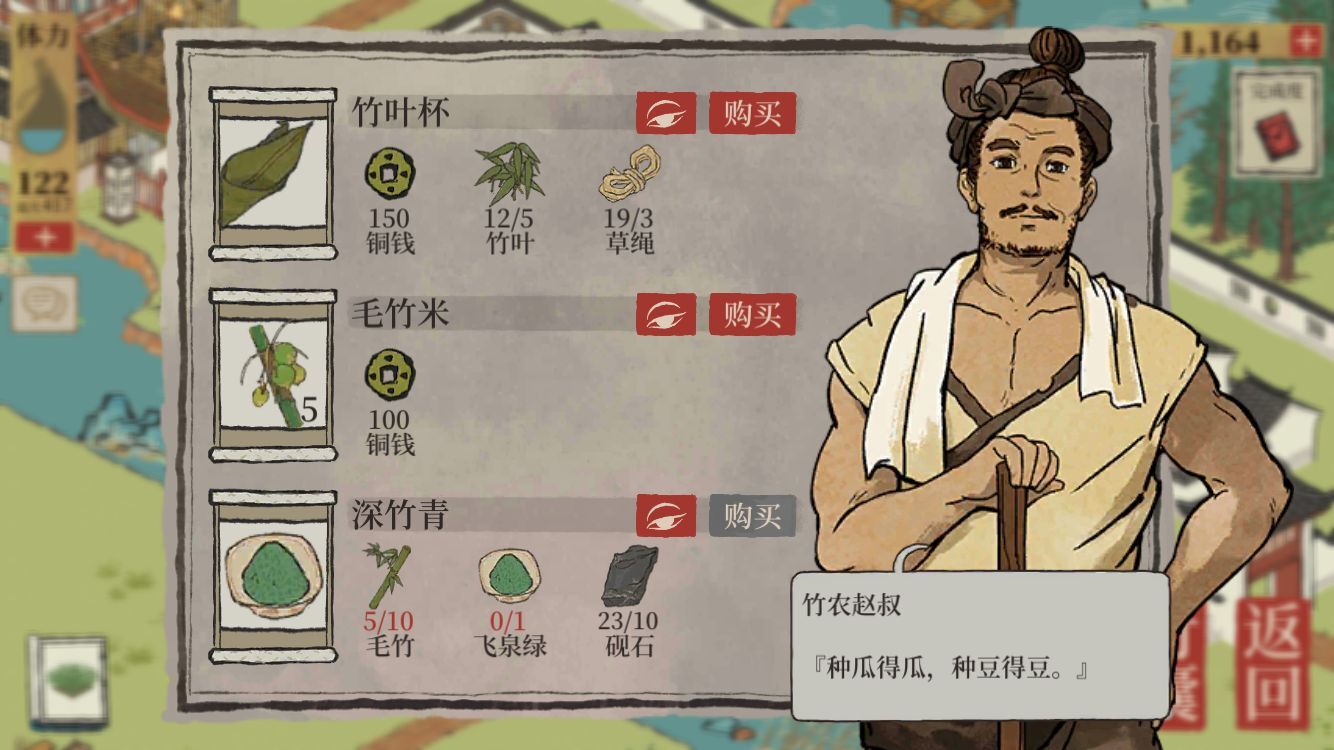The width and height of the screenshot is (1334, 750).
Task: Buy the 竹叶杯 item
Action: (x=752, y=113)
